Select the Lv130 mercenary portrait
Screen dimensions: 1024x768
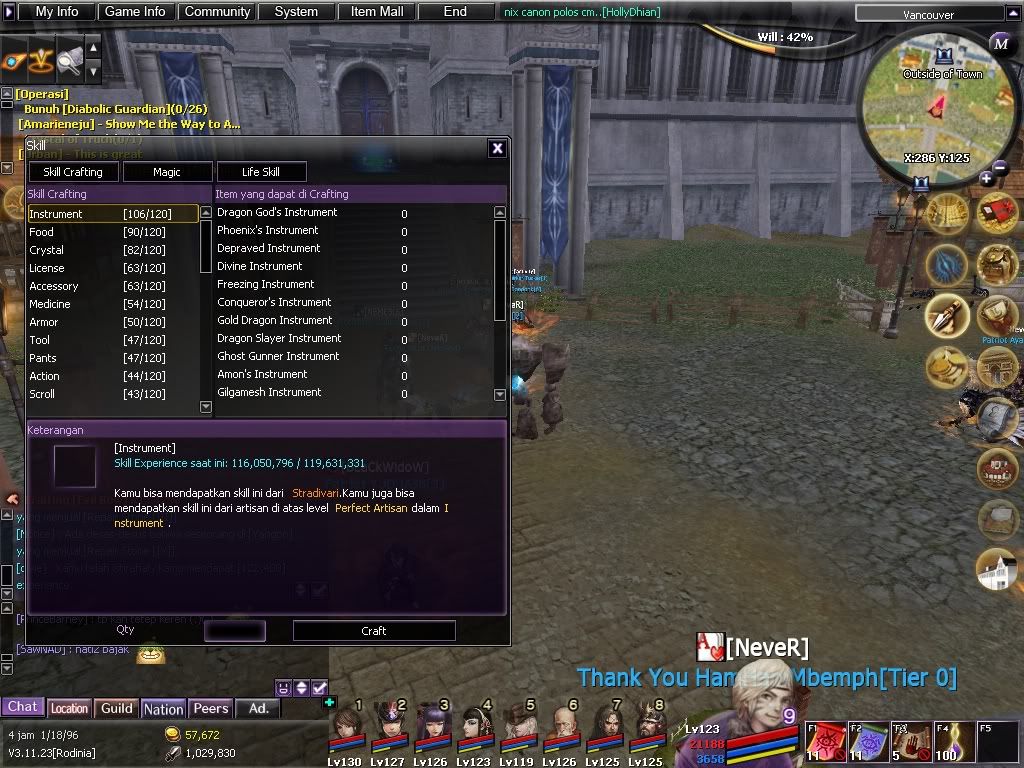click(x=345, y=724)
